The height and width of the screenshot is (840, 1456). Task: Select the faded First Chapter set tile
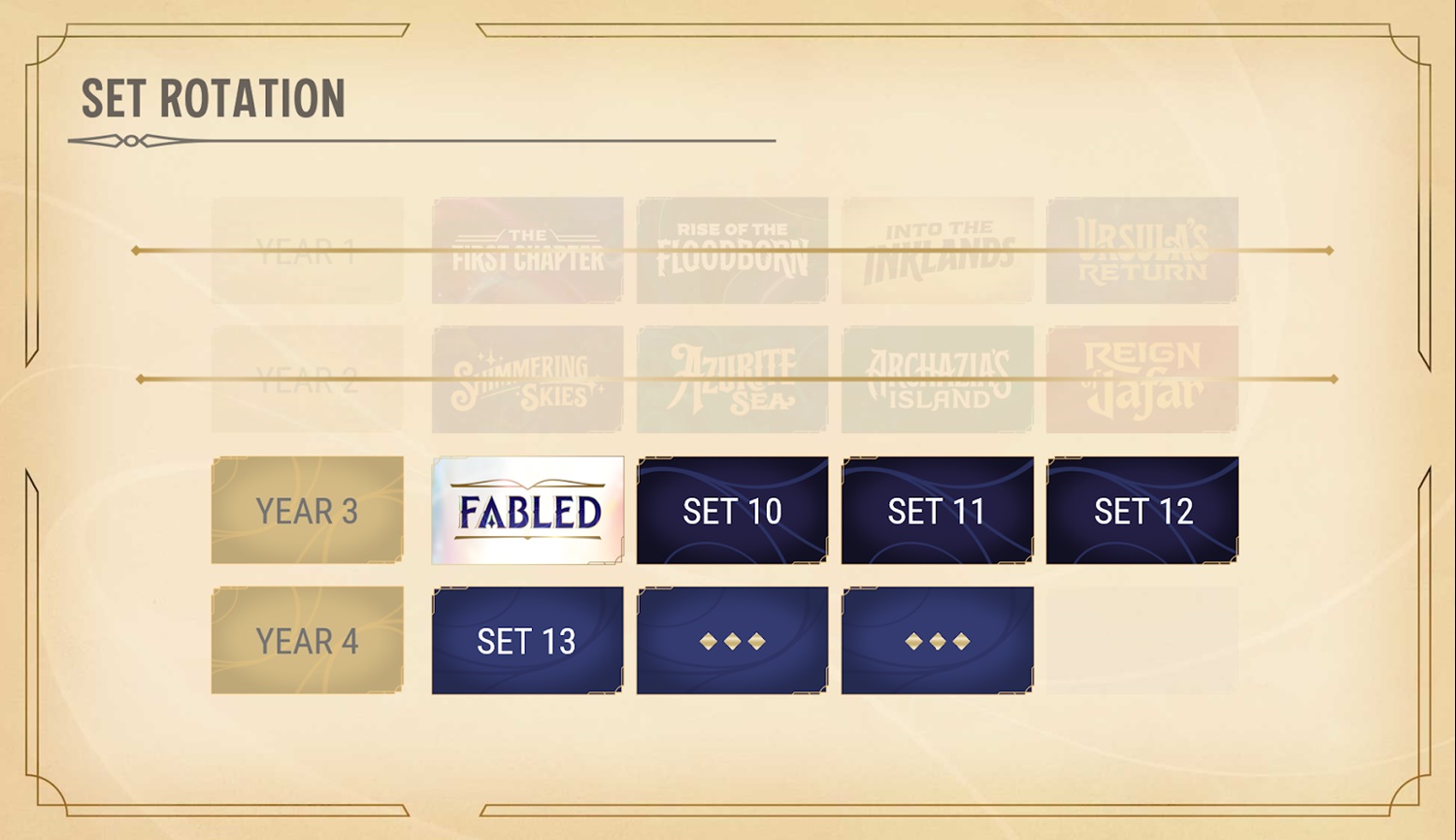pos(527,251)
